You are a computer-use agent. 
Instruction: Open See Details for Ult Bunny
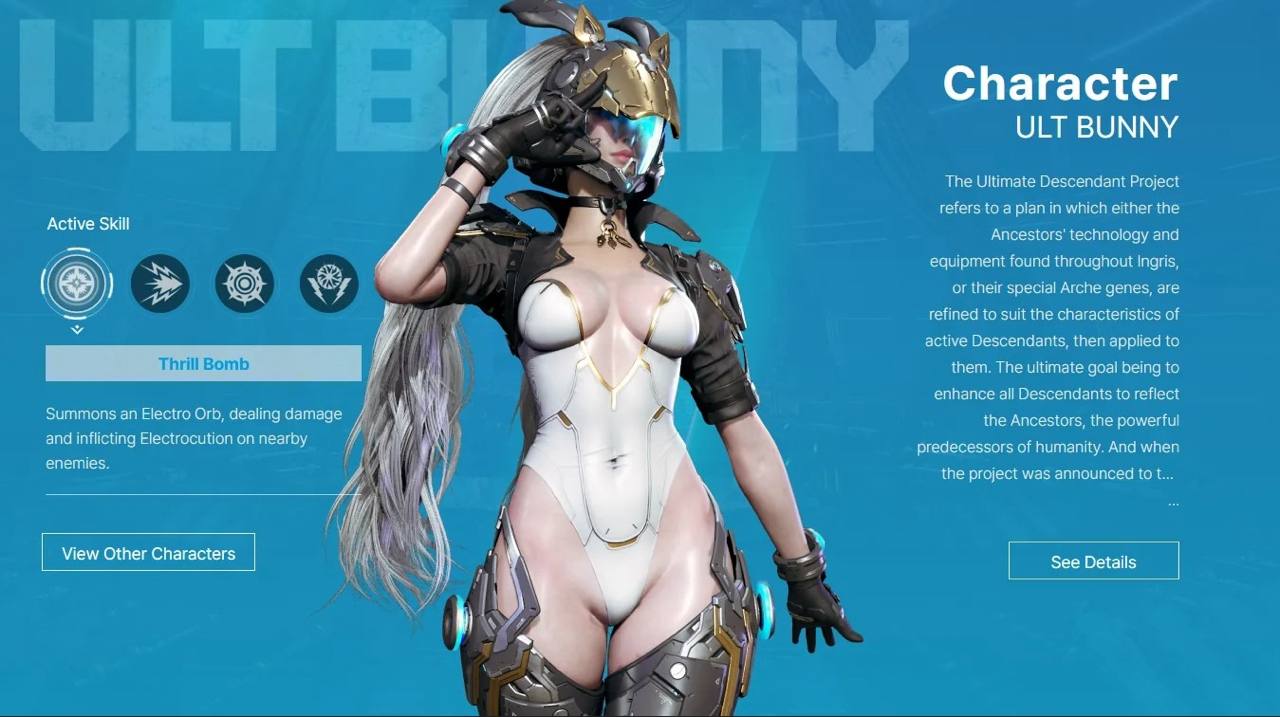pyautogui.click(x=1093, y=562)
